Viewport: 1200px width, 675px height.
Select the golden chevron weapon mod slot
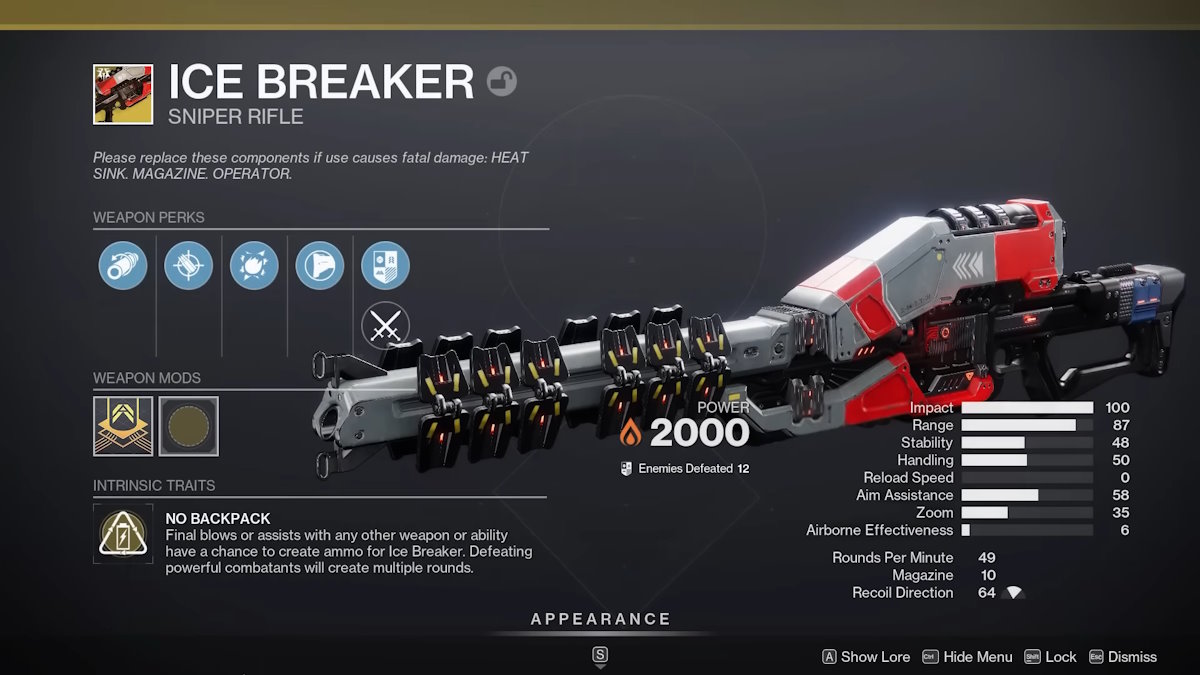pos(123,426)
